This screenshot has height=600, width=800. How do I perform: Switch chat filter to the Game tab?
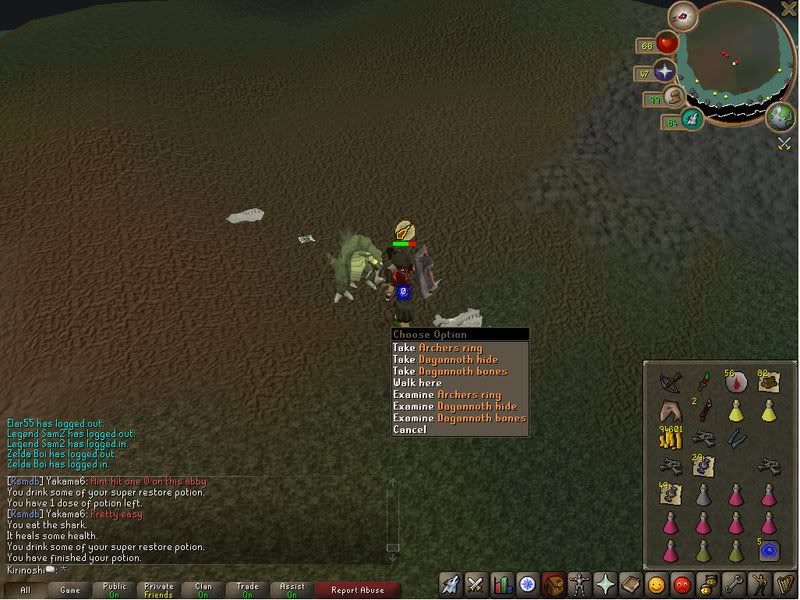click(x=70, y=590)
